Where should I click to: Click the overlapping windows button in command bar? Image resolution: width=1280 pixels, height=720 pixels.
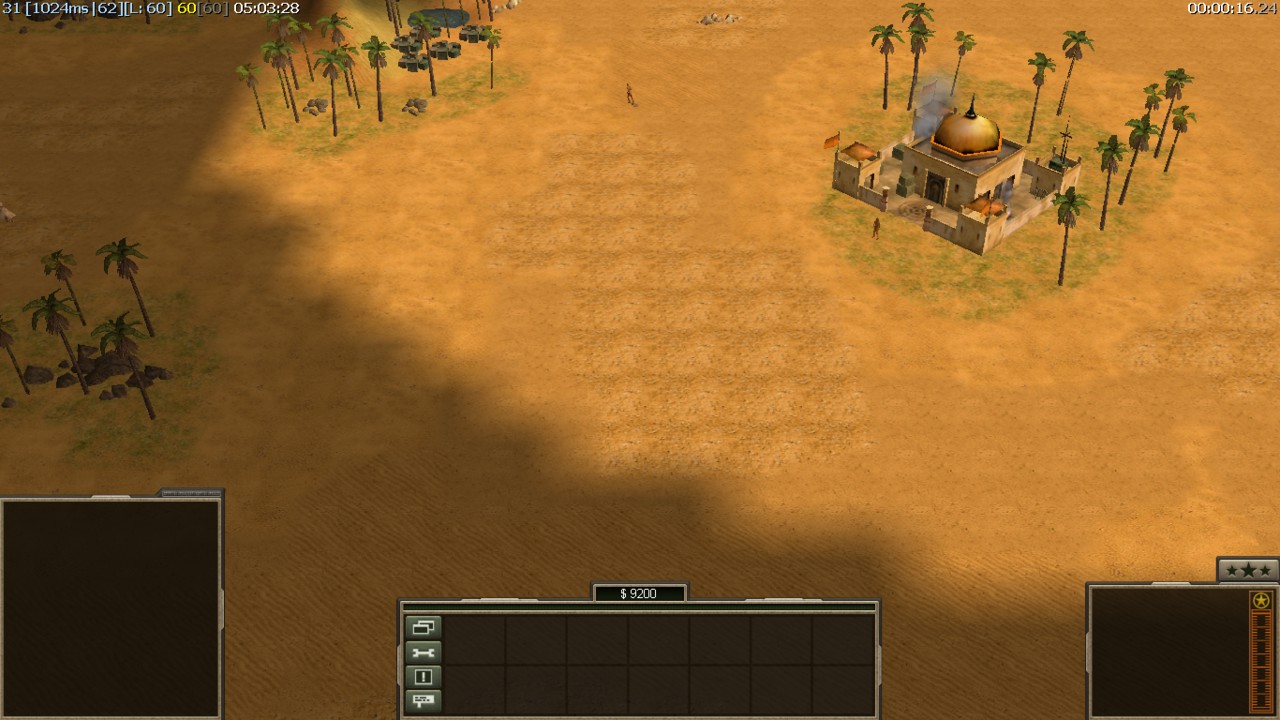(x=423, y=628)
